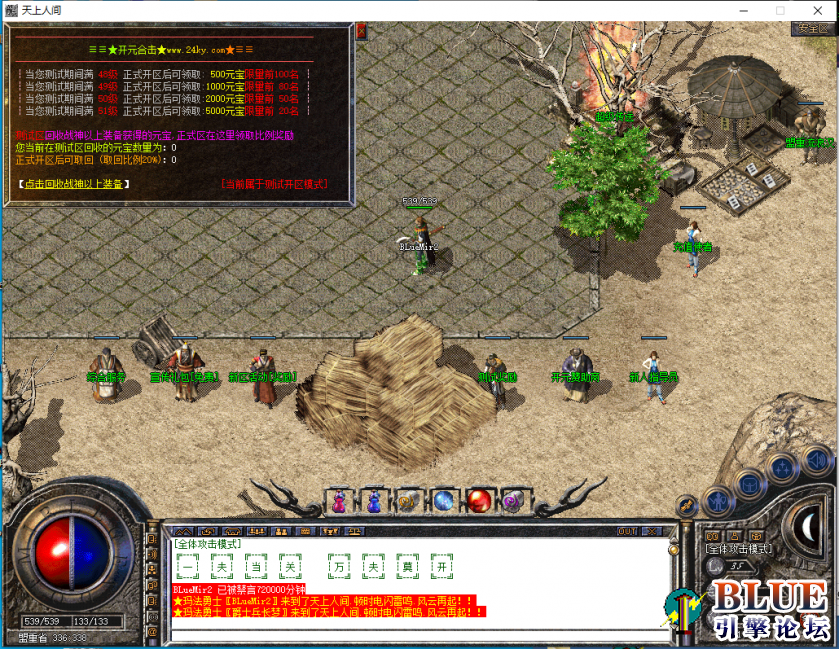This screenshot has height=649, width=839.
Task: Close the NPC dialog with the red X
Action: point(362,31)
